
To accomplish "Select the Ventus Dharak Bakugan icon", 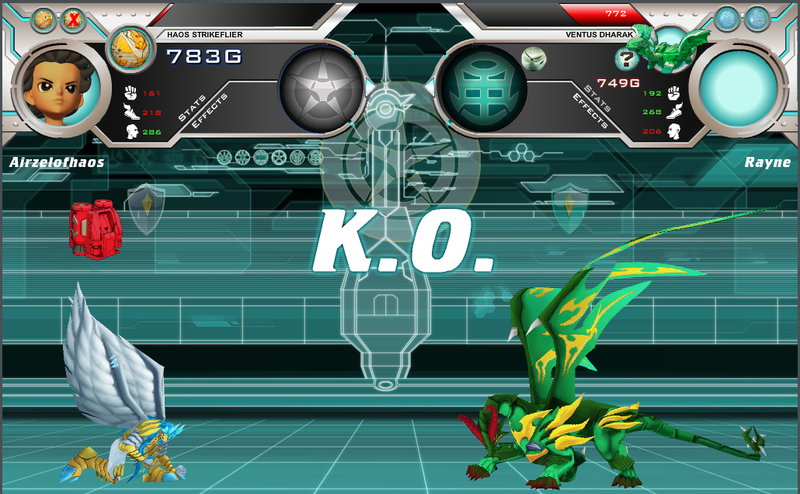I will [675, 47].
